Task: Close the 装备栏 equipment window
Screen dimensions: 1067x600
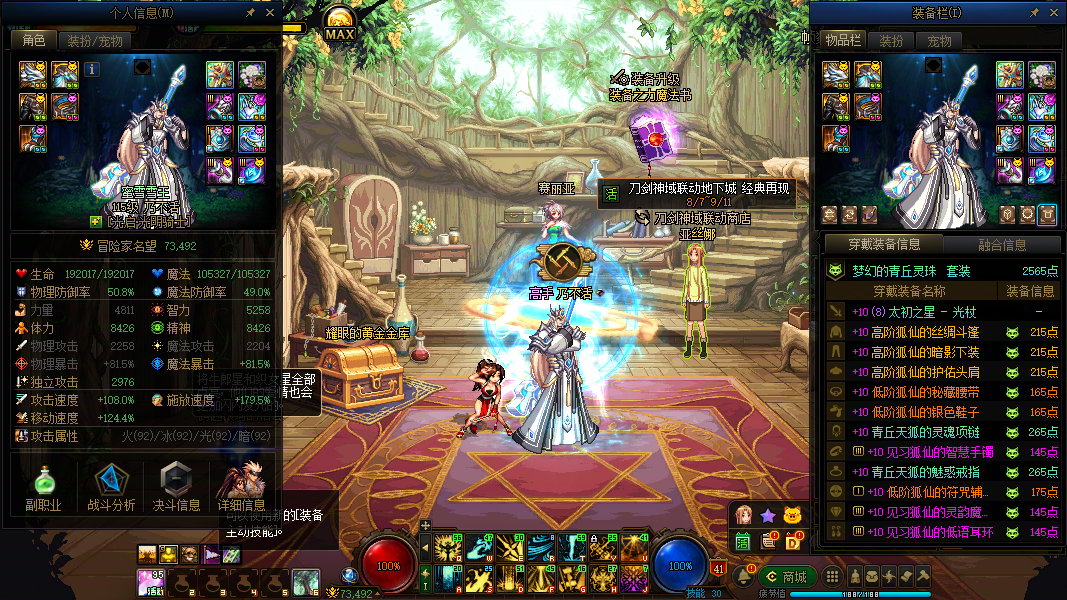Action: [1052, 13]
